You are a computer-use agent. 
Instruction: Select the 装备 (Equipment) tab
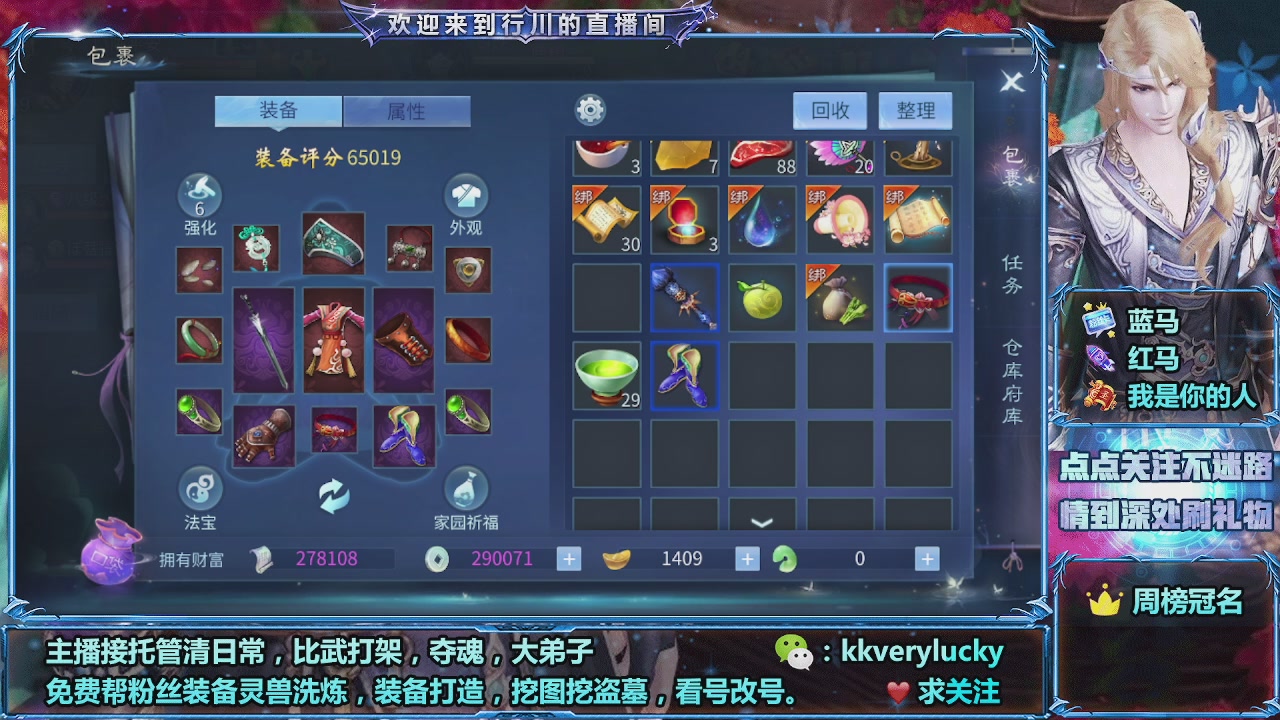[x=278, y=112]
